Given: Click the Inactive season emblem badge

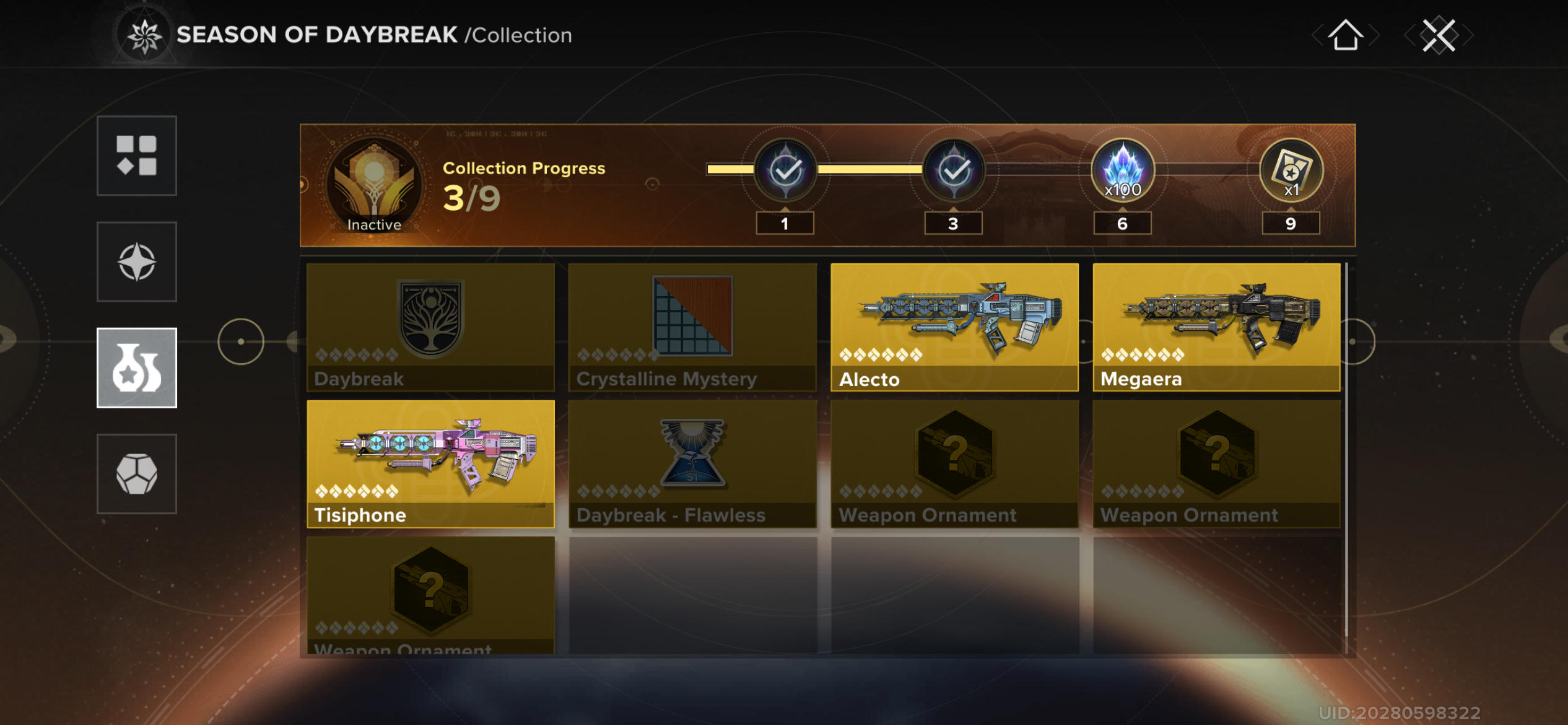Looking at the screenshot, I should (374, 185).
